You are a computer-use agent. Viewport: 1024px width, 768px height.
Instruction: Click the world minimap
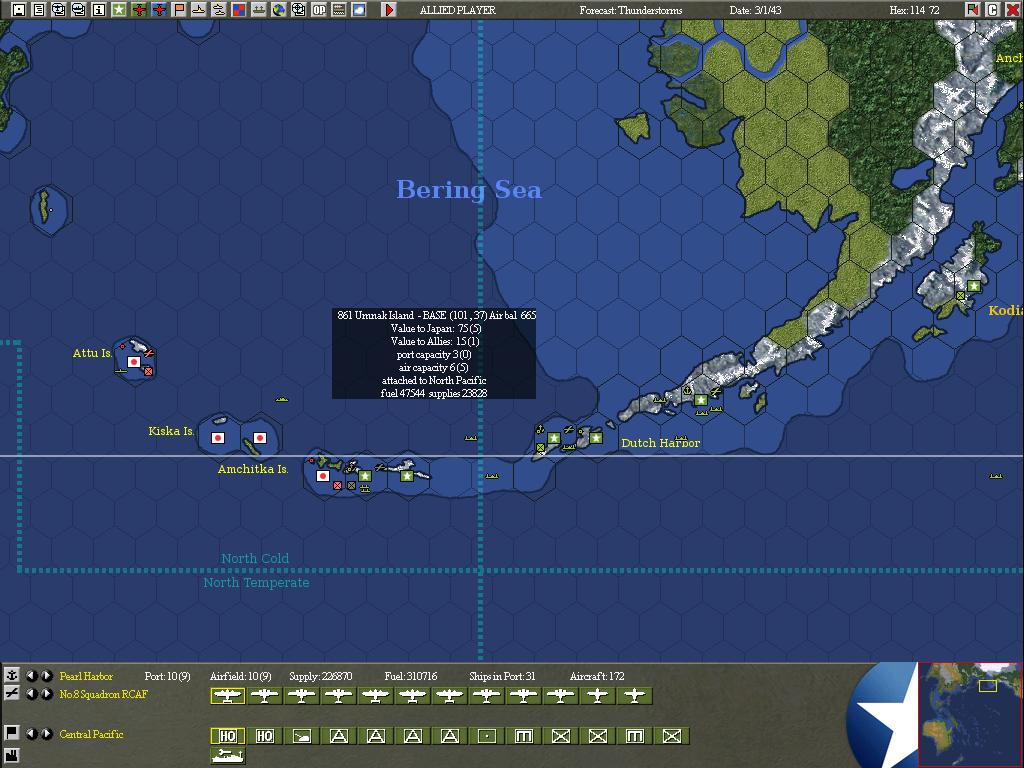pyautogui.click(x=970, y=714)
